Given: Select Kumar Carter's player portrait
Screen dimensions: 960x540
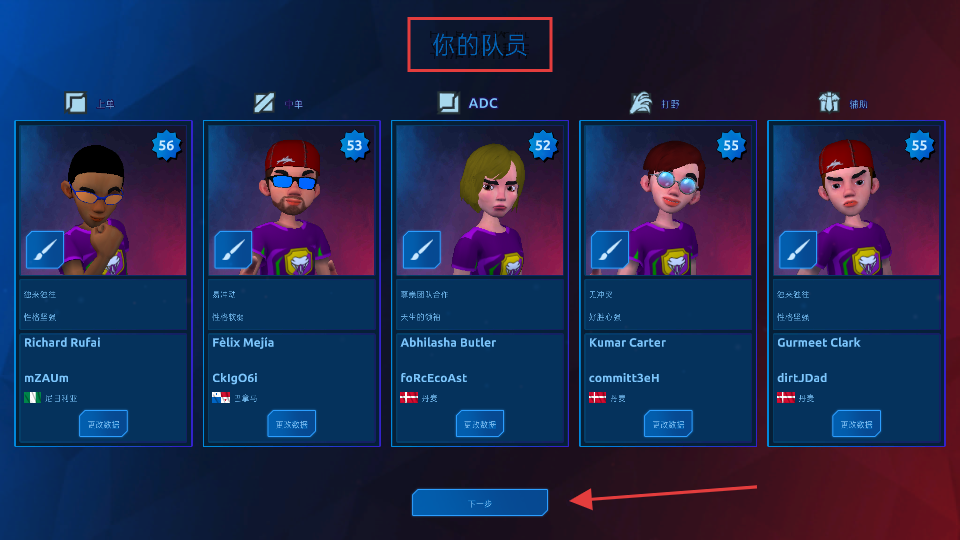Looking at the screenshot, I should [668, 200].
